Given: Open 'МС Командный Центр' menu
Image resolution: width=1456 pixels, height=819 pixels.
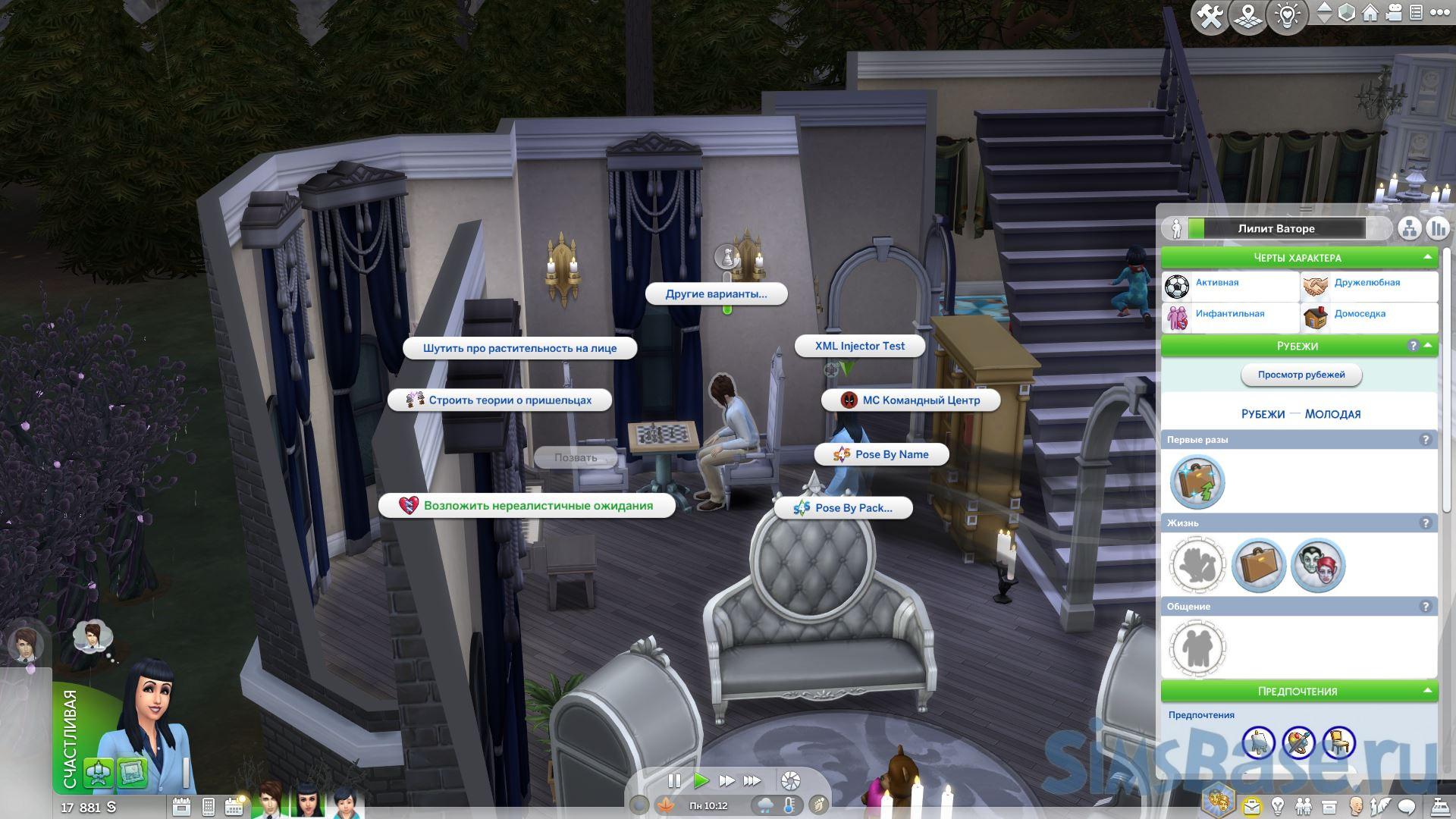Looking at the screenshot, I should coord(911,400).
